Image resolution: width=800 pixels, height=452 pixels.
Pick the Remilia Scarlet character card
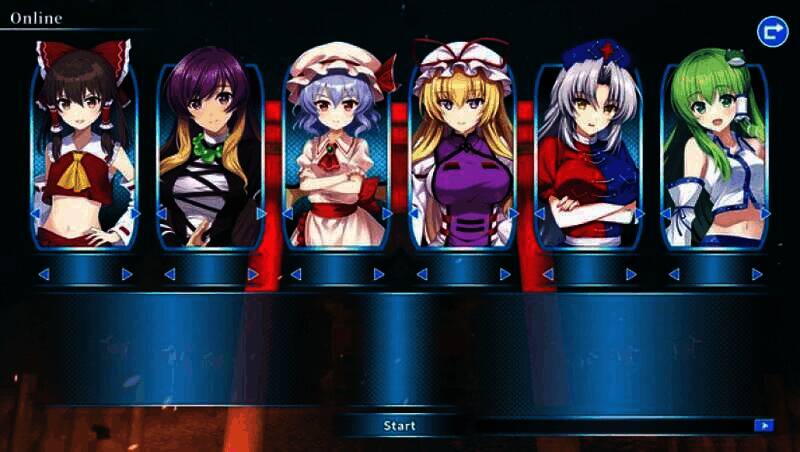(336, 150)
